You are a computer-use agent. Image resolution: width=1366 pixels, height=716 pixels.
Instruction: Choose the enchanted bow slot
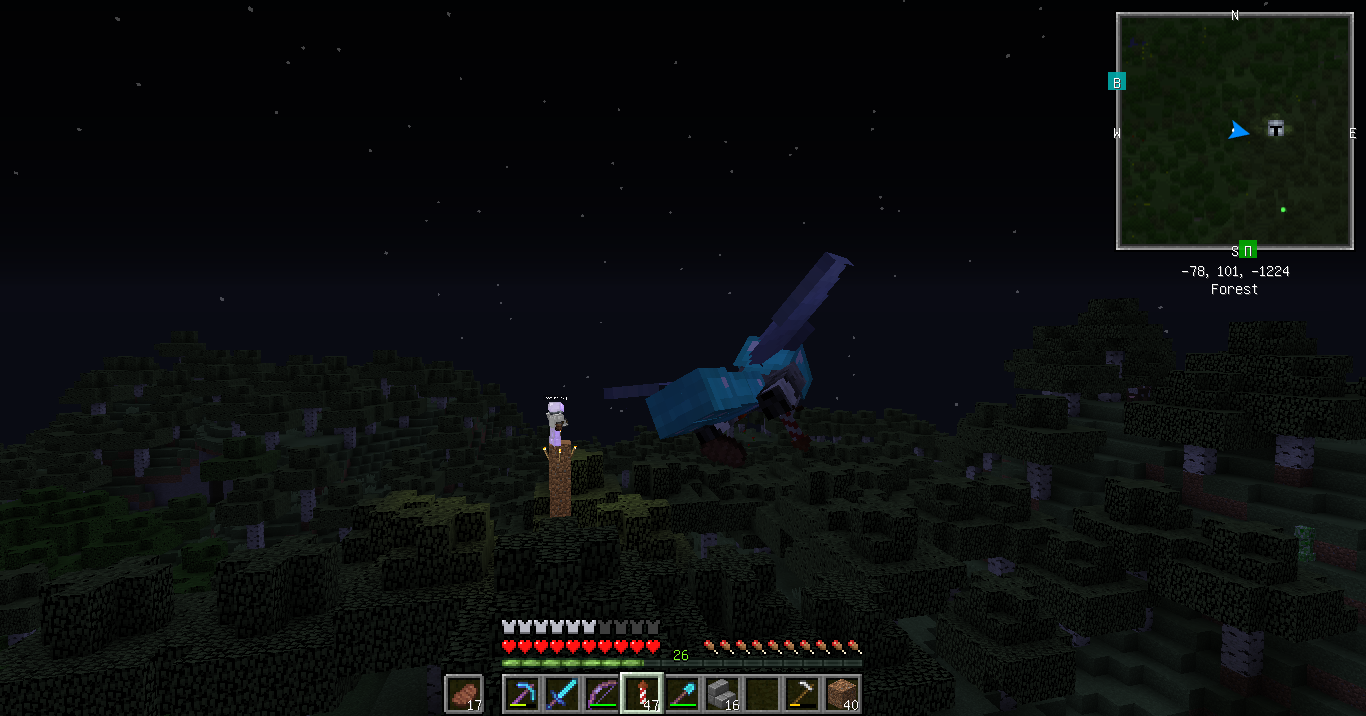pos(602,693)
